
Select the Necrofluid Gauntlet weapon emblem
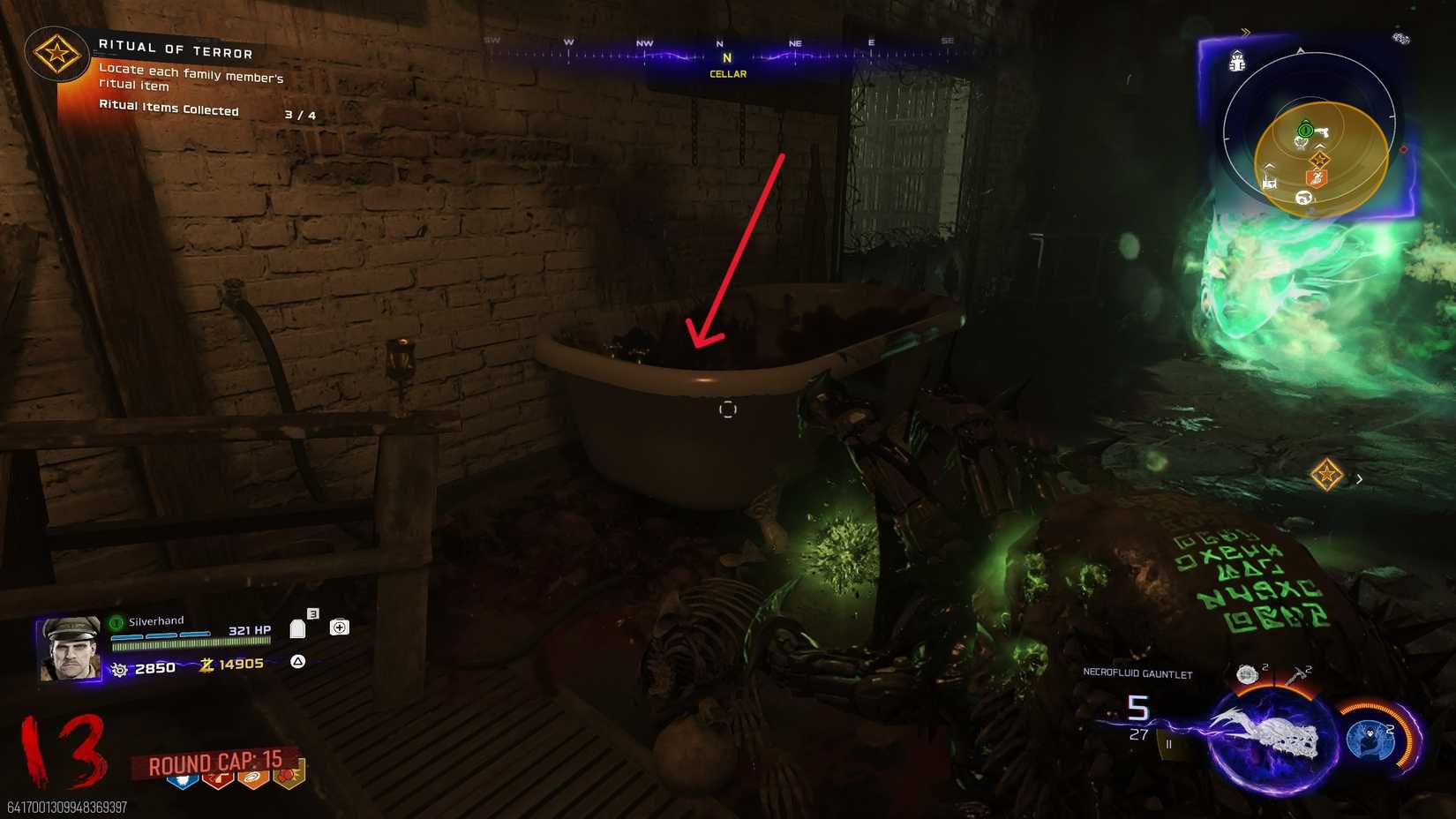click(1268, 737)
